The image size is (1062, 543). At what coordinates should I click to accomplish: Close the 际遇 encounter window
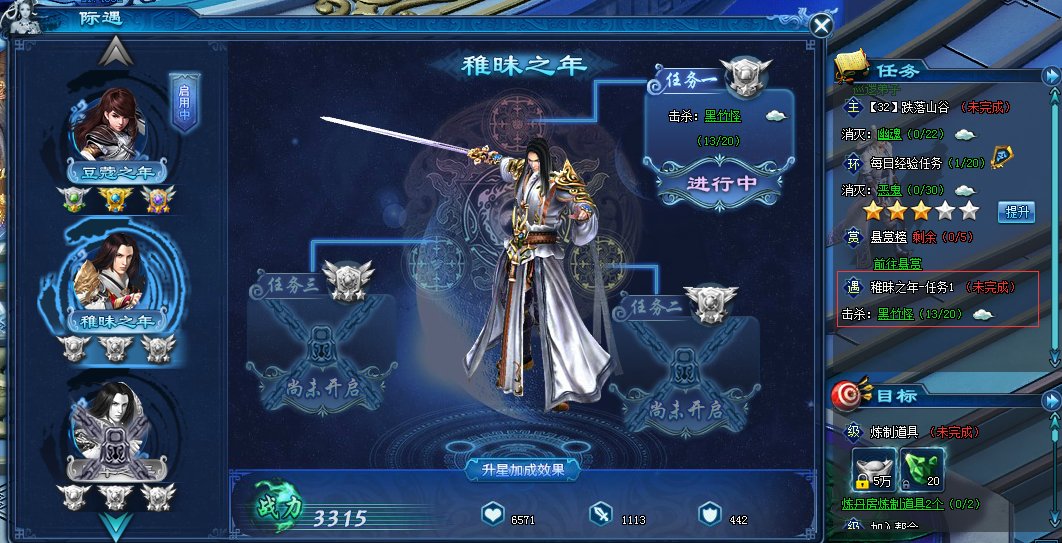pos(821,26)
